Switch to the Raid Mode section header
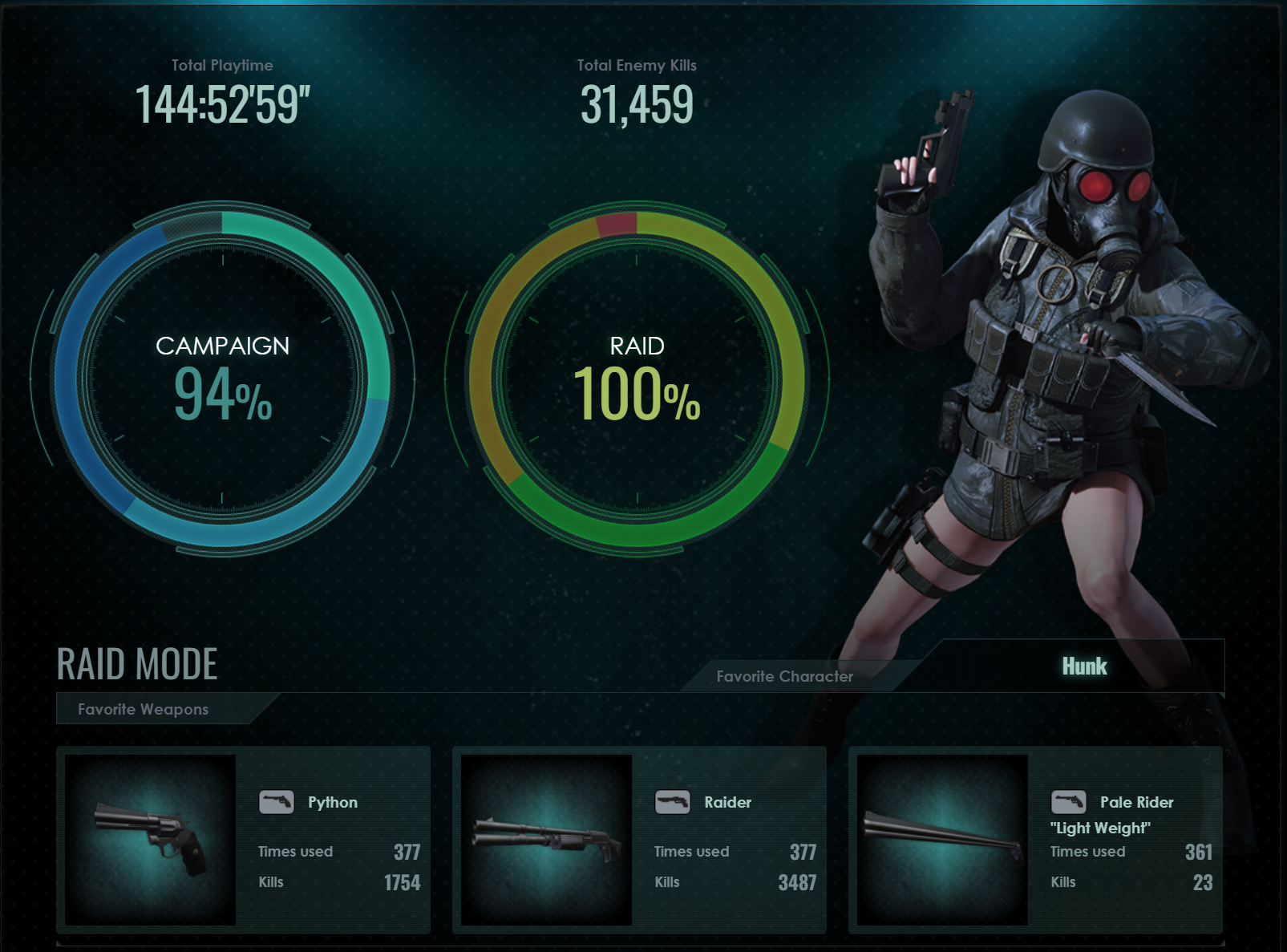 (x=137, y=664)
